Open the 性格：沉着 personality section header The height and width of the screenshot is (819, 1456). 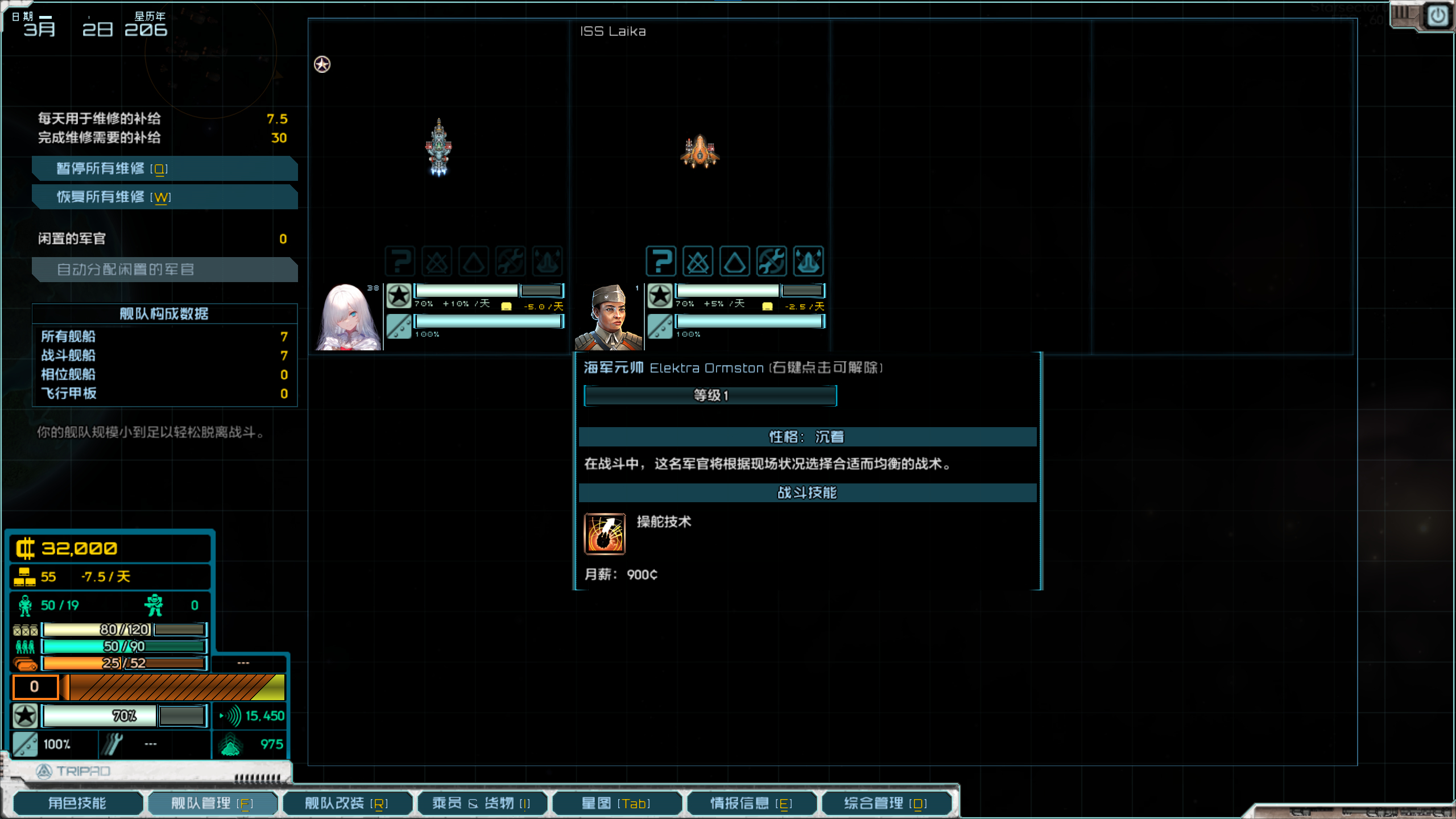point(806,437)
